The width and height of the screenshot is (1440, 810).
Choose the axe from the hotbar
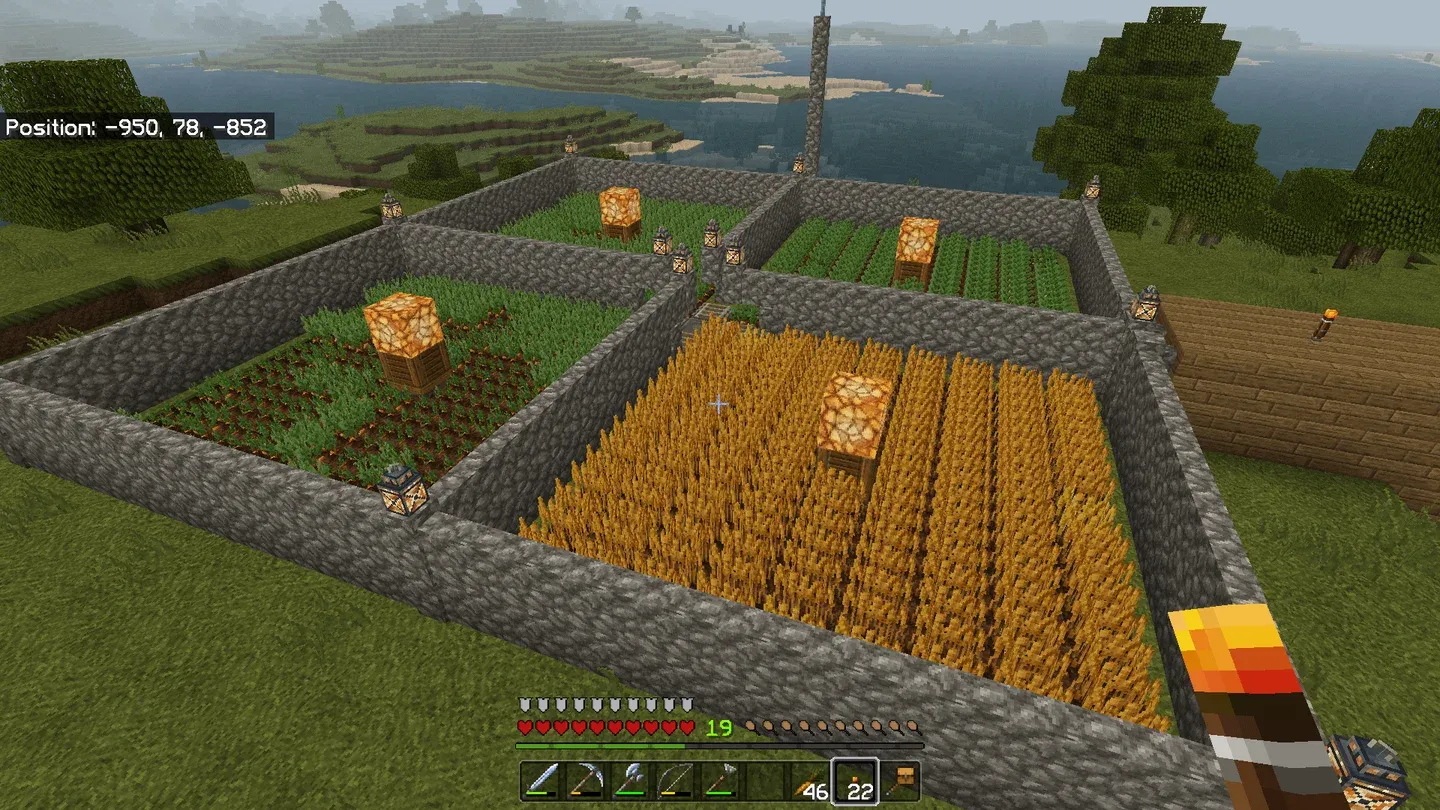[x=631, y=781]
